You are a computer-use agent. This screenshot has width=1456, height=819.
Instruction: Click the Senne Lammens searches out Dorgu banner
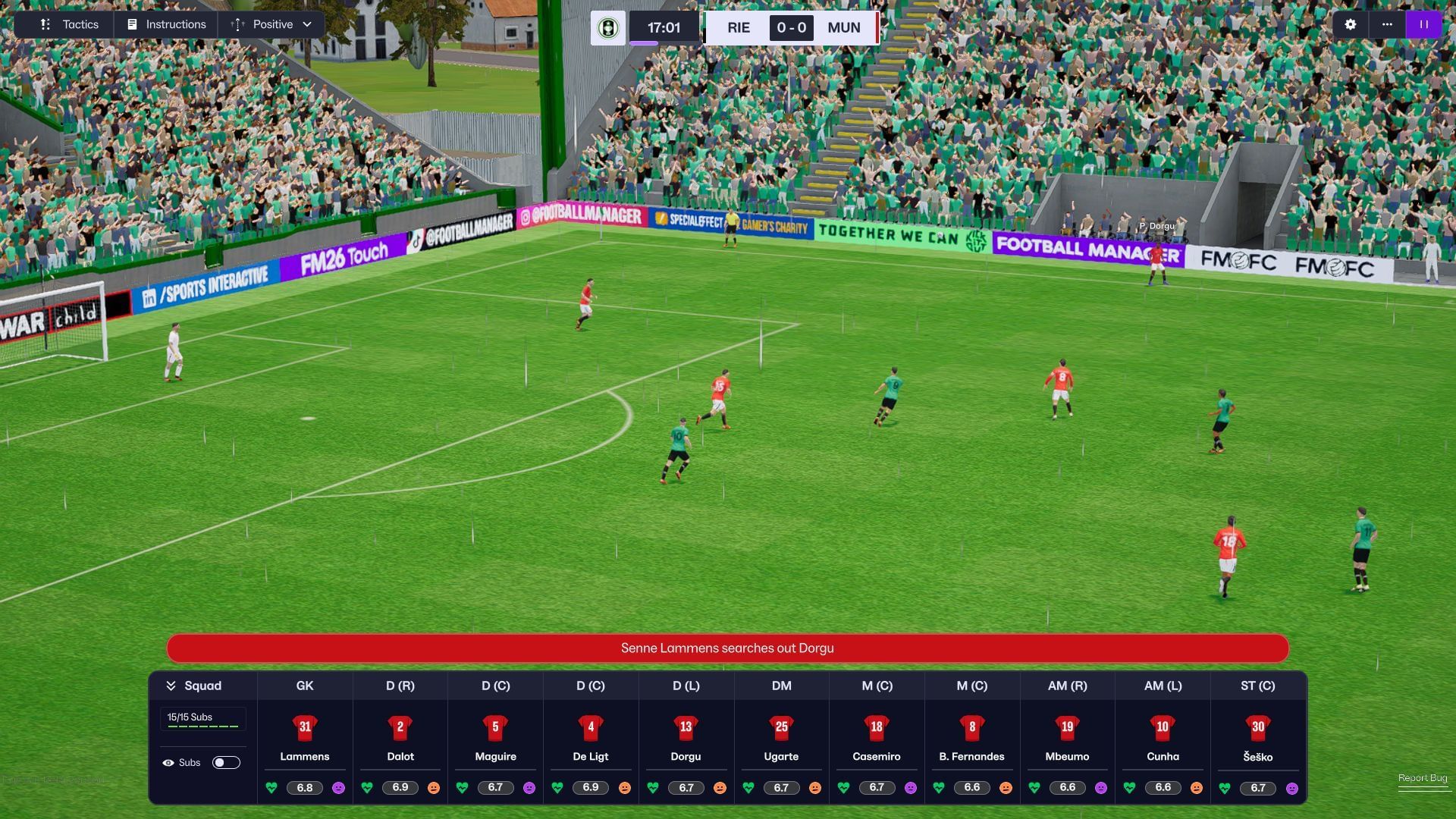(727, 648)
